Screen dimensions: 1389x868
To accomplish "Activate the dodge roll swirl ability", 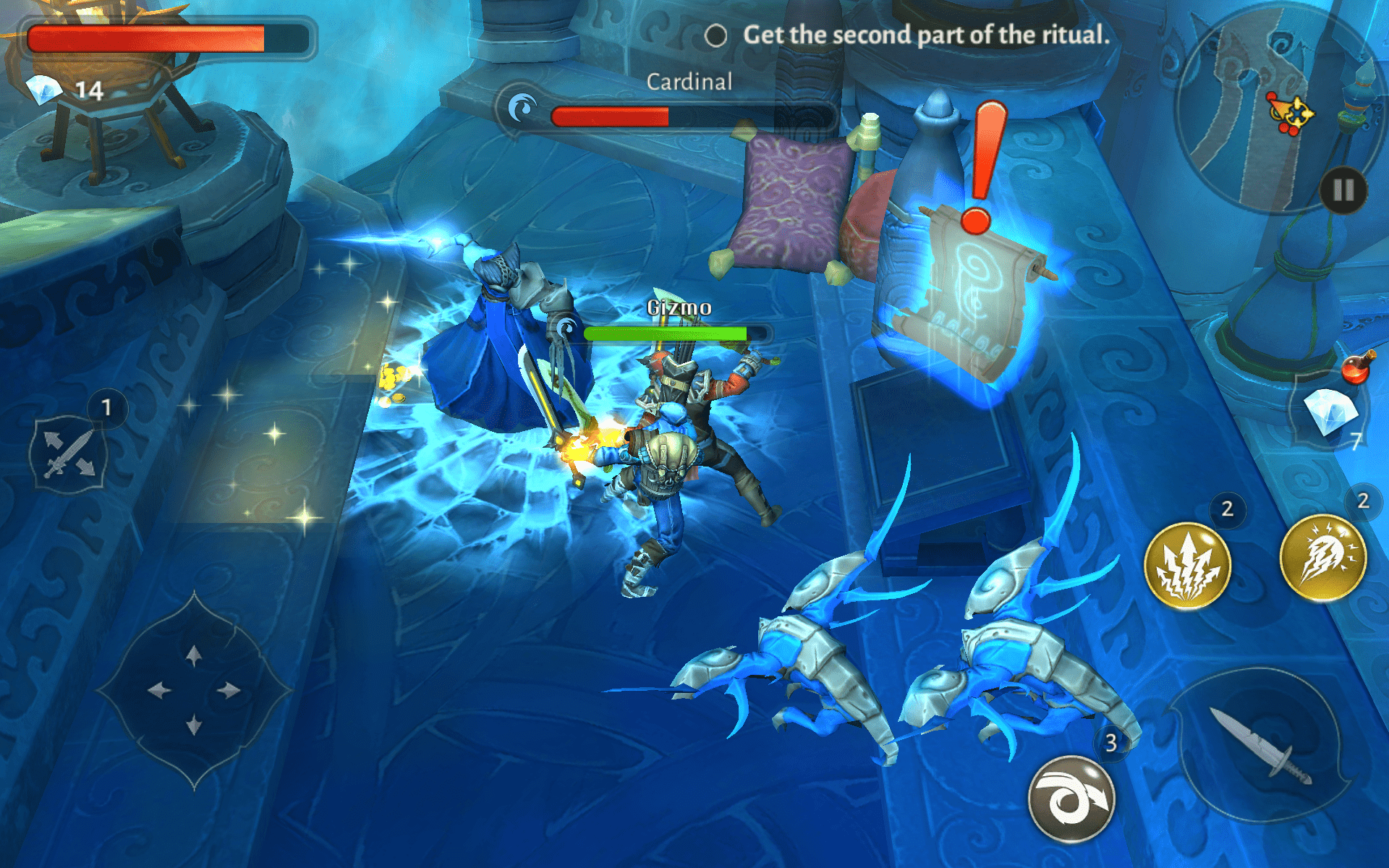I will pyautogui.click(x=1071, y=799).
